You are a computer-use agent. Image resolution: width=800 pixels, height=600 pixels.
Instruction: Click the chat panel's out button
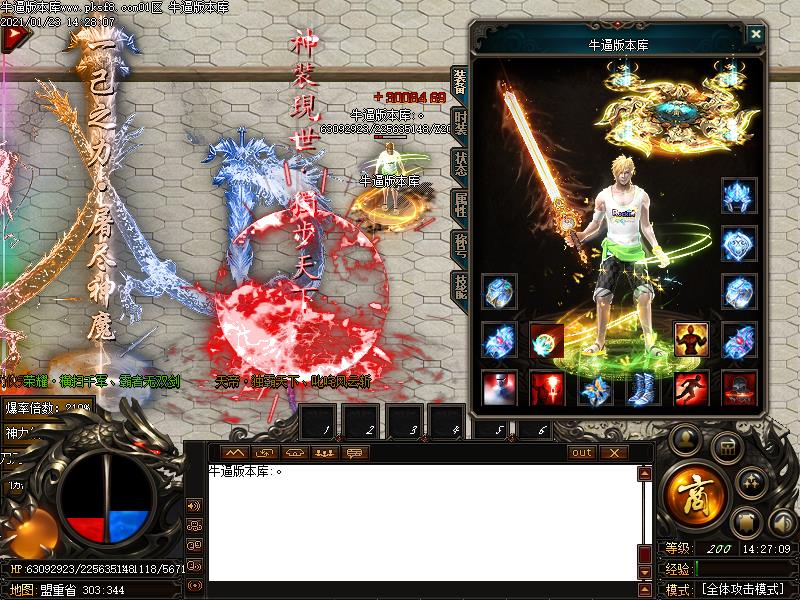point(581,453)
